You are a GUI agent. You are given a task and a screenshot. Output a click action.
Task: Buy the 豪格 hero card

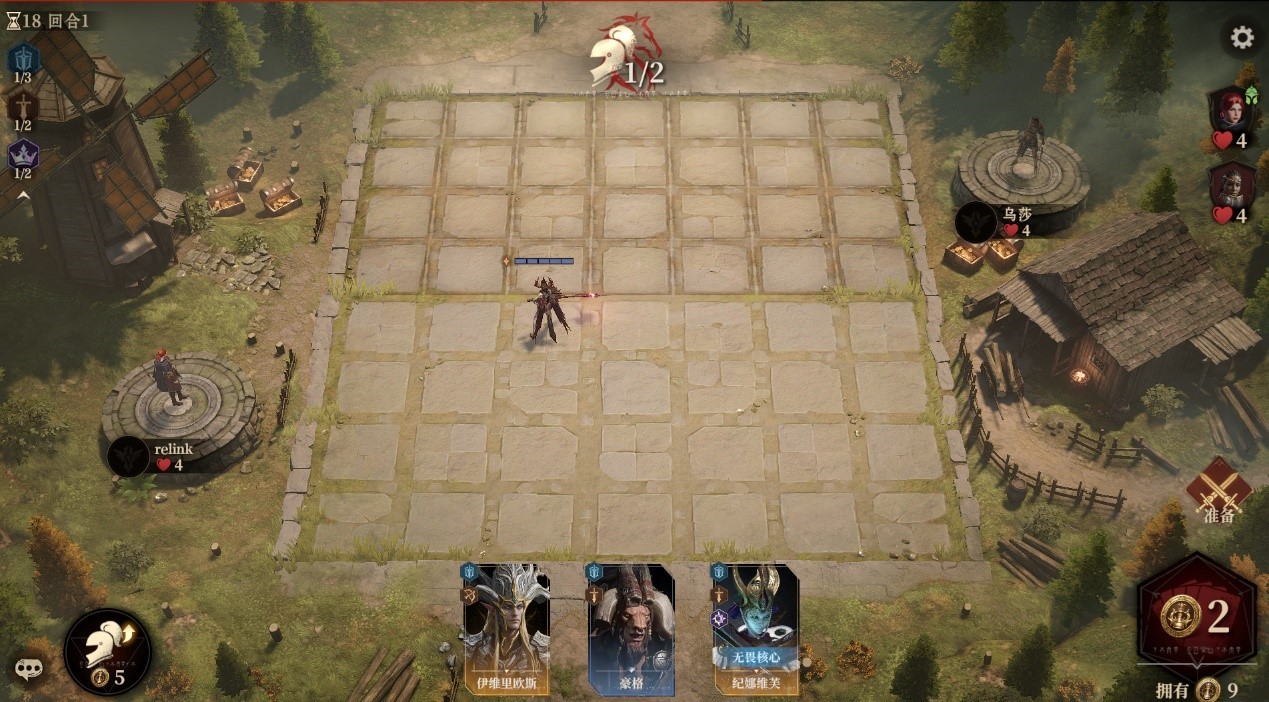pos(630,630)
